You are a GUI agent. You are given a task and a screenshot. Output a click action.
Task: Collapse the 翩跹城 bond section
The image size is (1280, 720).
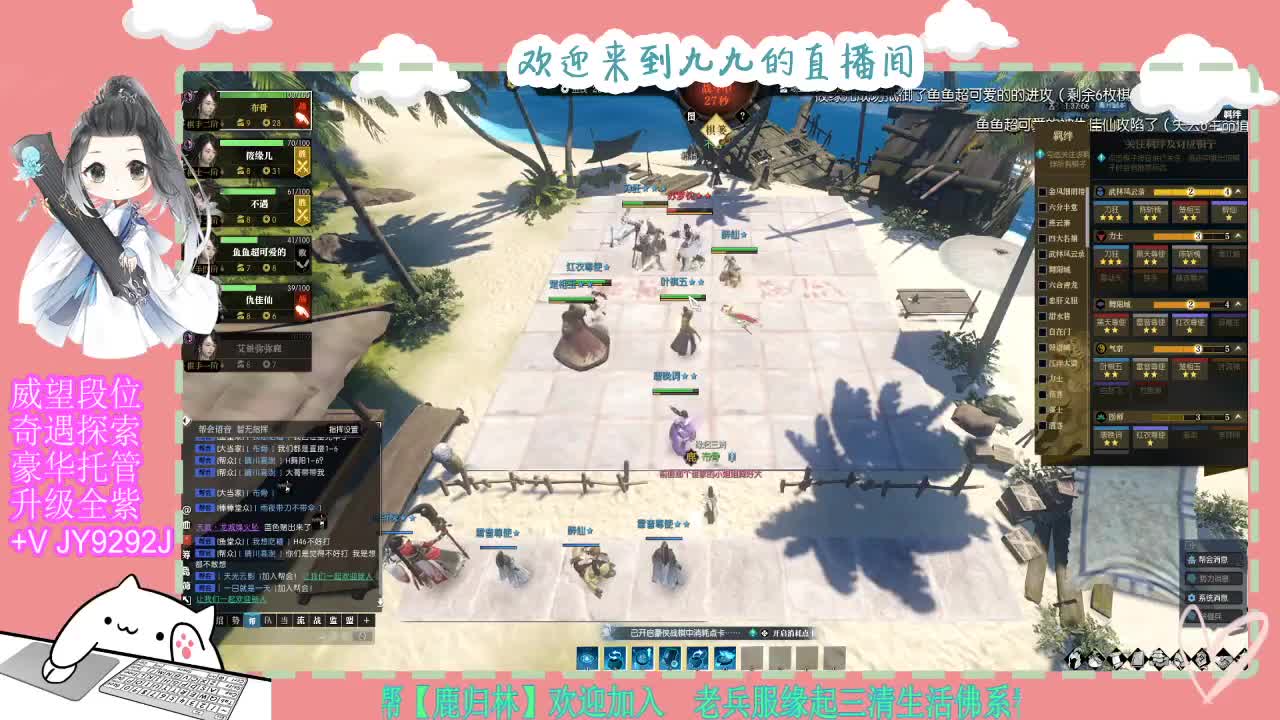pyautogui.click(x=1237, y=304)
